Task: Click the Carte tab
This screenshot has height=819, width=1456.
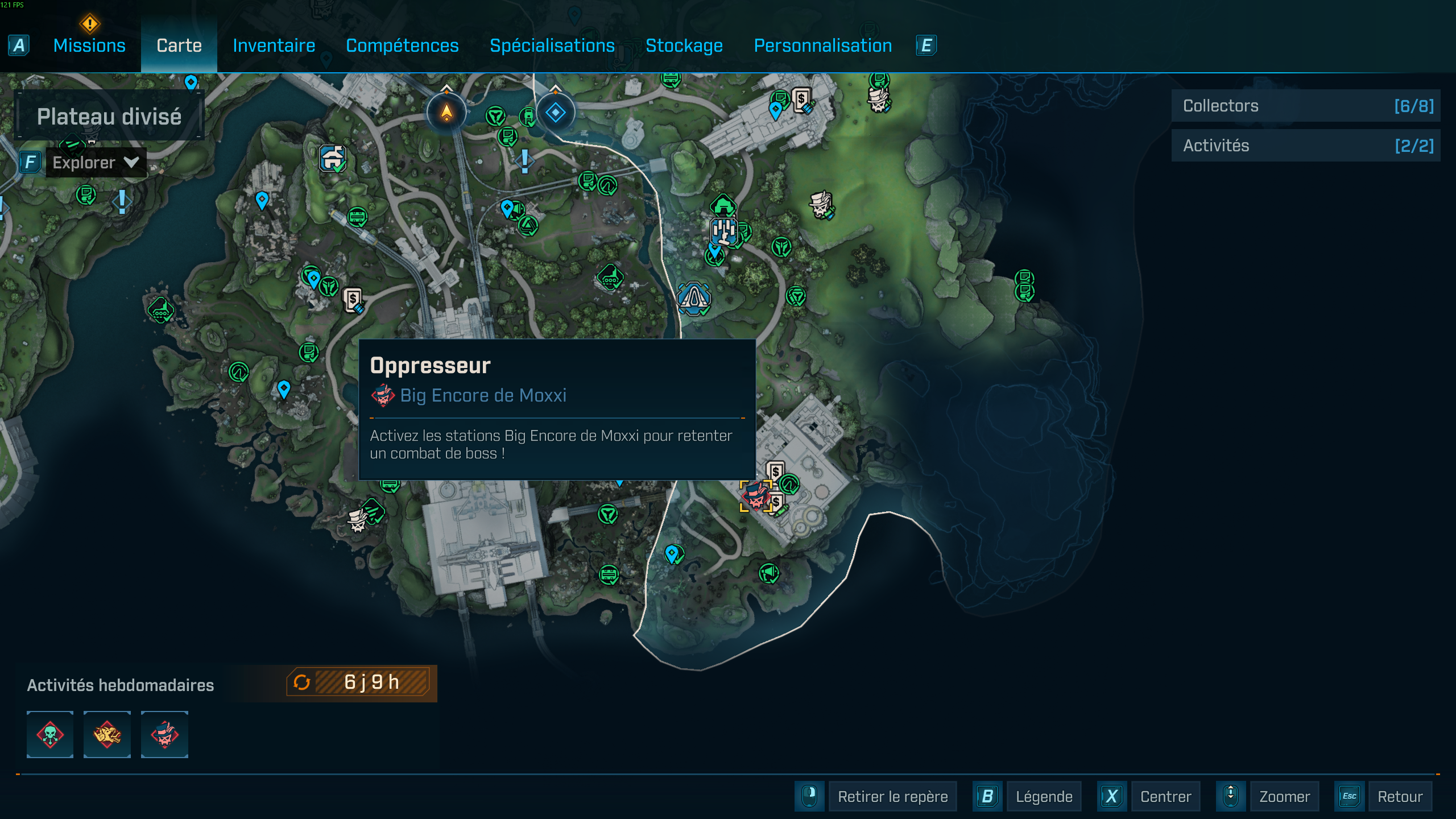Action: pyautogui.click(x=179, y=45)
